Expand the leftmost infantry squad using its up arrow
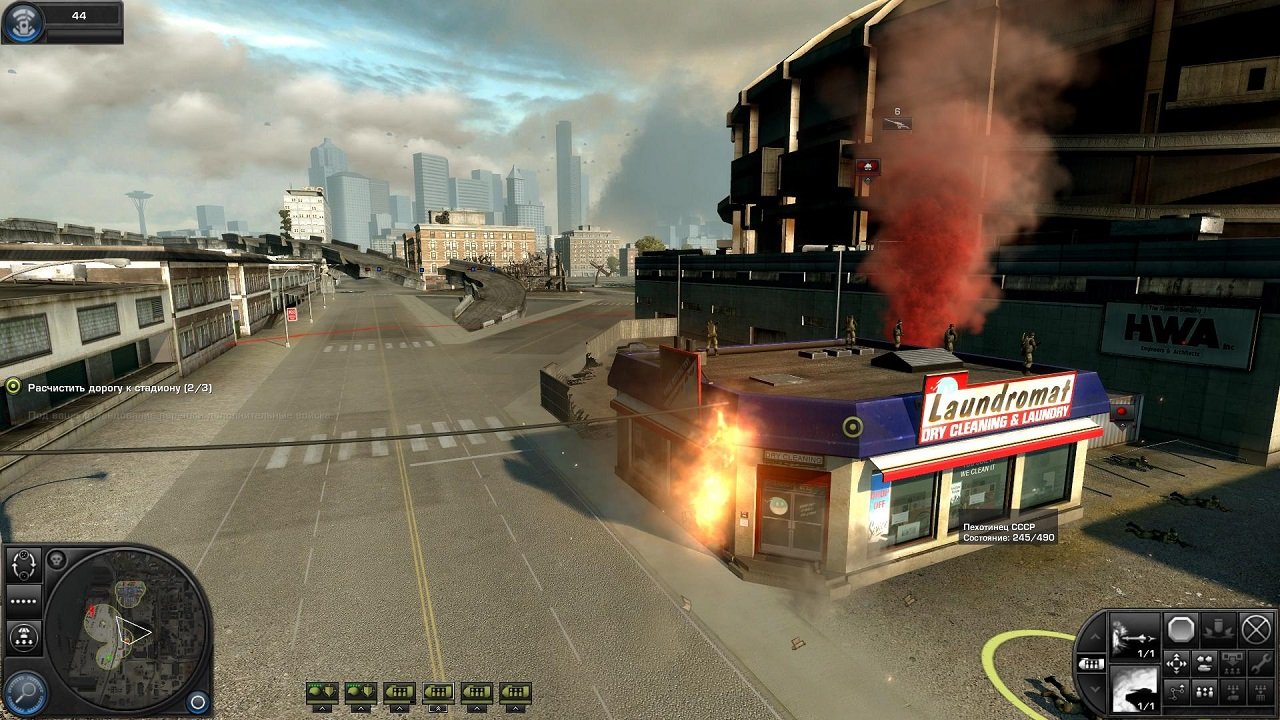This screenshot has height=720, width=1280. 321,708
